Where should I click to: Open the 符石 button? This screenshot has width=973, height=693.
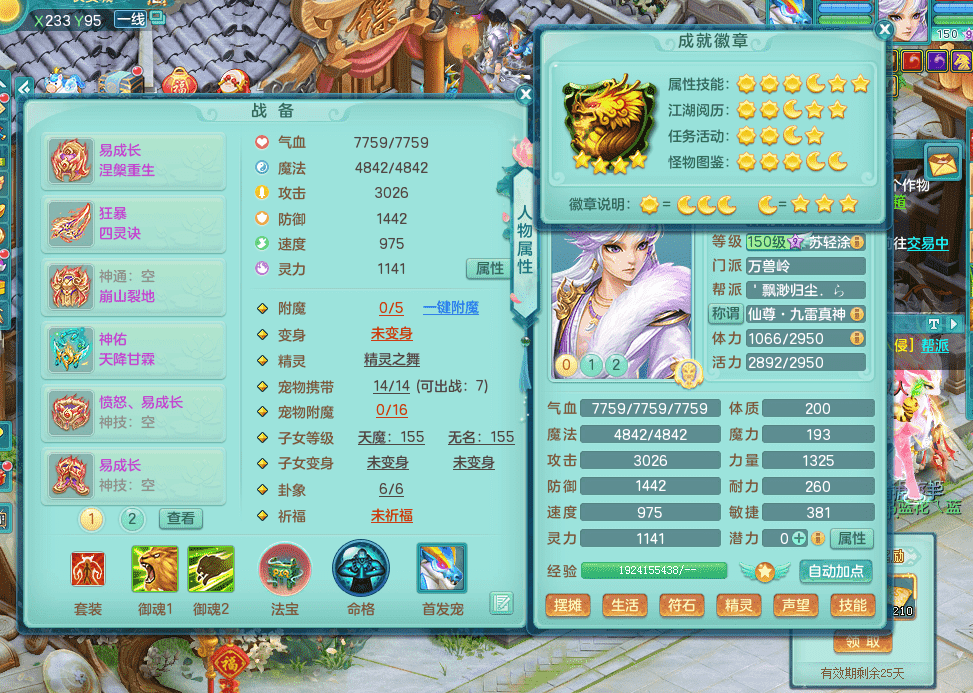[x=681, y=605]
